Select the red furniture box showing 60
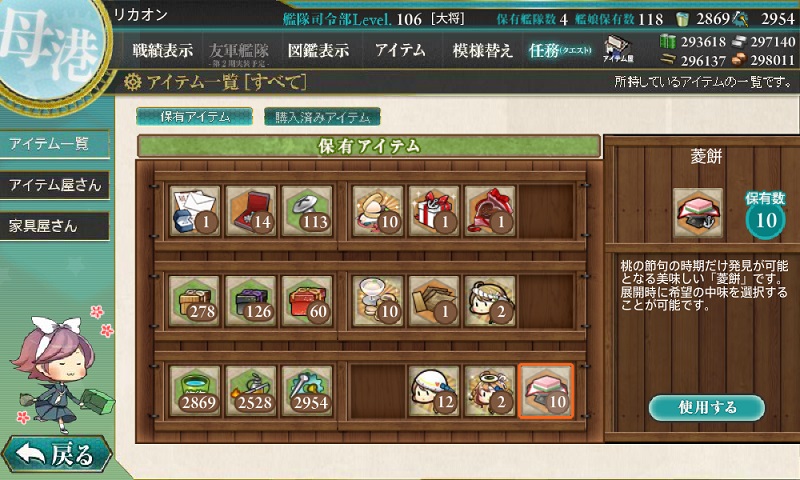 (307, 301)
